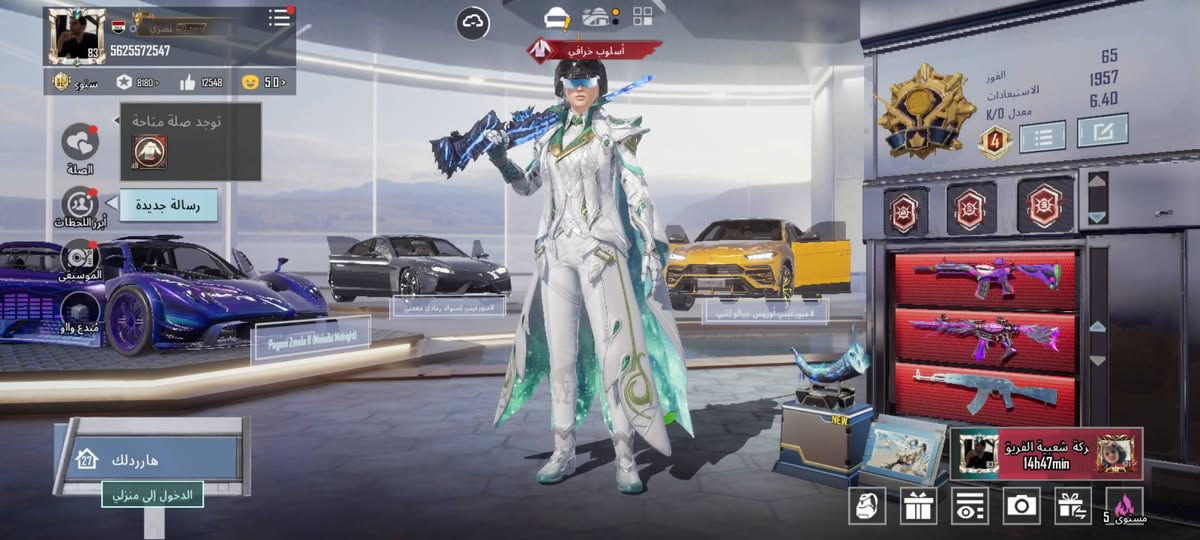Screen dimensions: 1200x540
Task: Open the team popularity battle banner
Action: point(1046,453)
